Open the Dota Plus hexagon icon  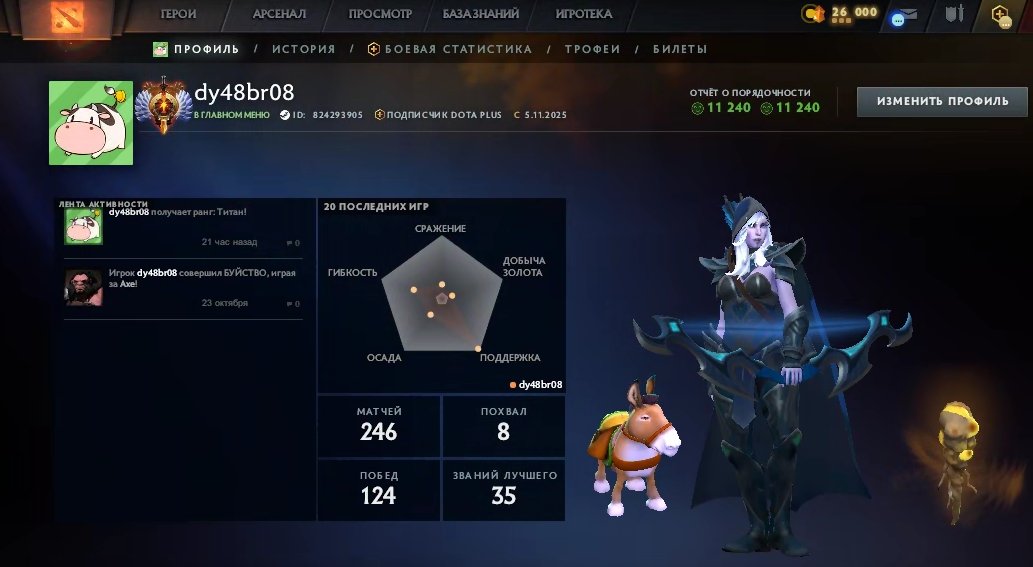pos(999,14)
